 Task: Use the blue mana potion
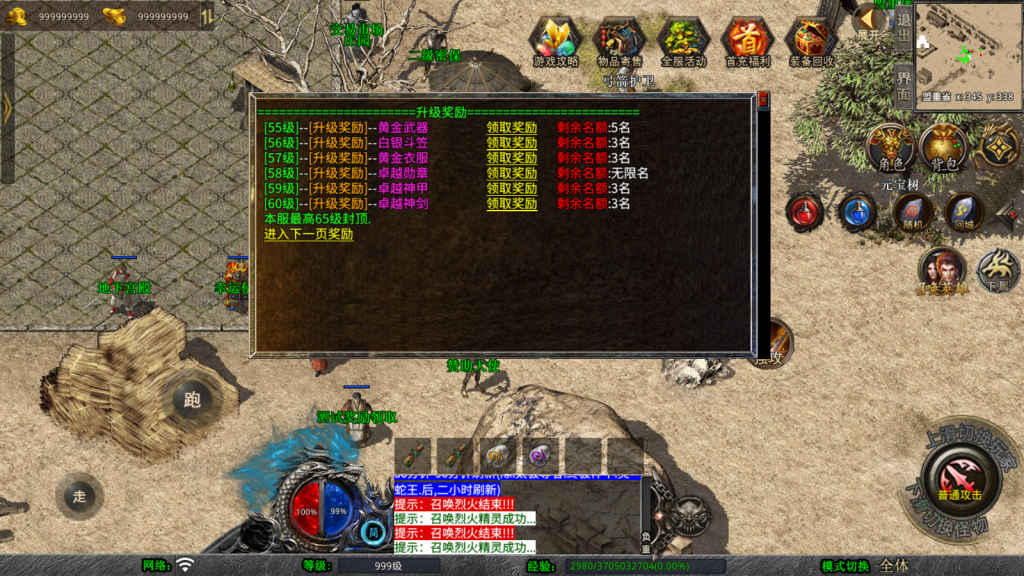coord(857,211)
